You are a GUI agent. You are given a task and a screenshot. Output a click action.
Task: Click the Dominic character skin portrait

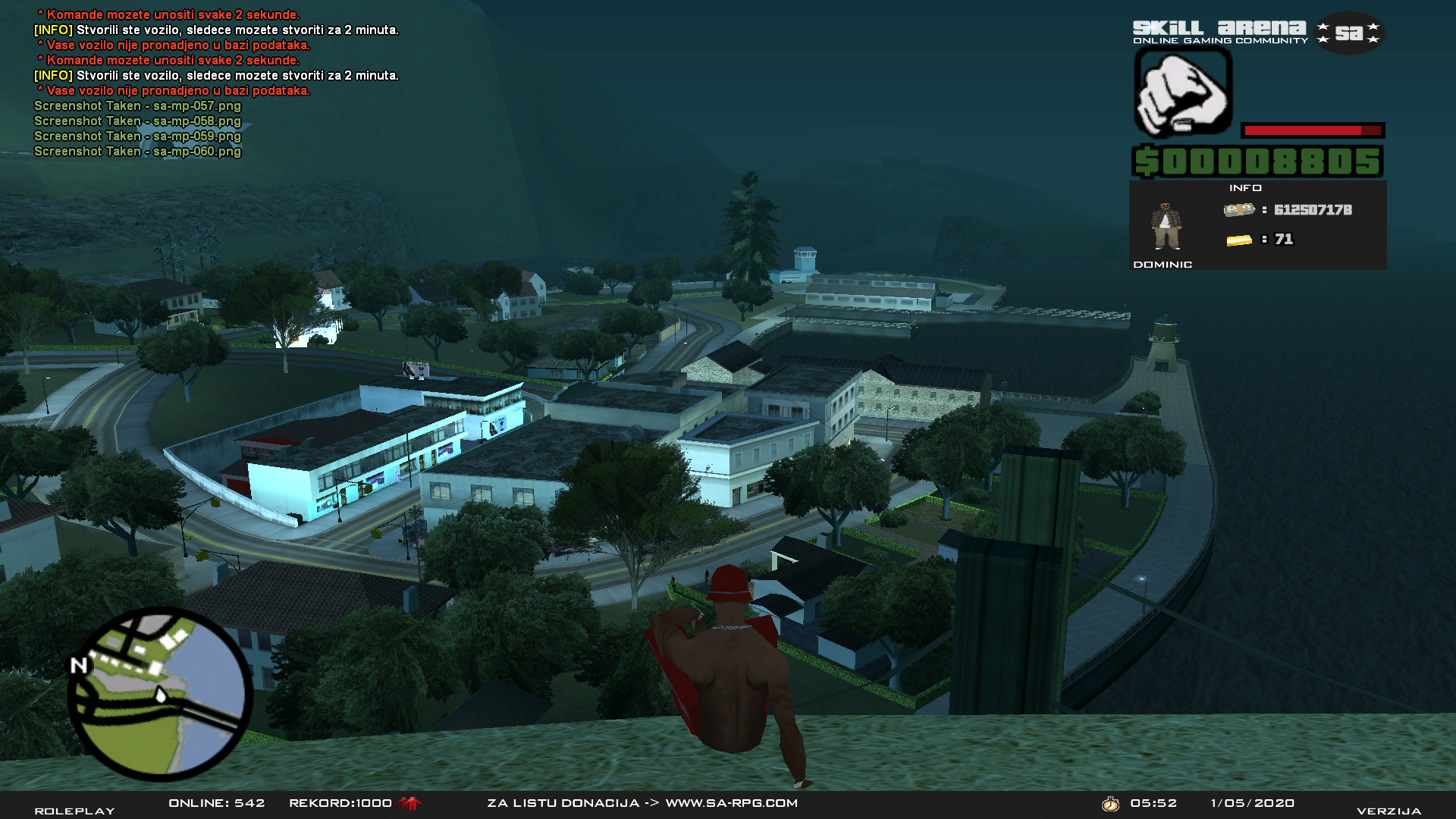(1166, 226)
